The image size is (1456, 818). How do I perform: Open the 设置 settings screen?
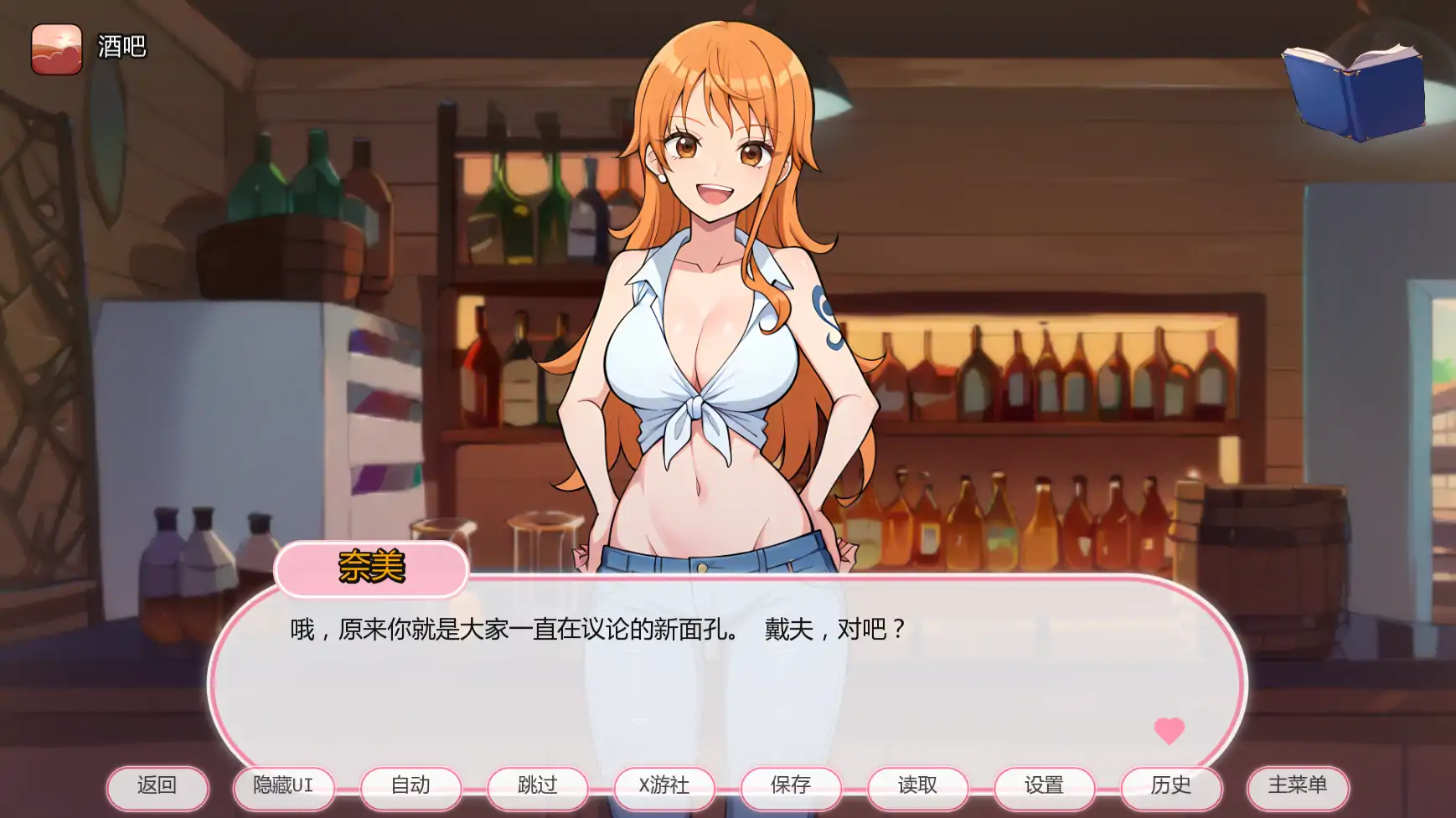click(x=1044, y=787)
